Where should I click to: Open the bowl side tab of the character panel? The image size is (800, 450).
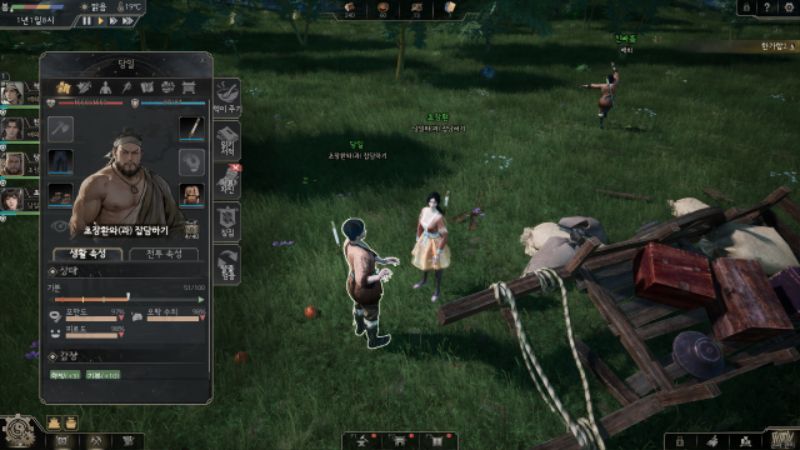click(x=227, y=94)
